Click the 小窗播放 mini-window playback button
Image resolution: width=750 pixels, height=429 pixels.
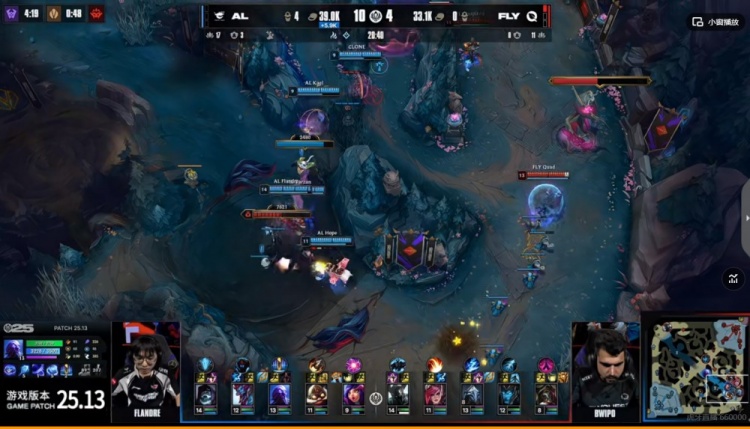click(711, 21)
